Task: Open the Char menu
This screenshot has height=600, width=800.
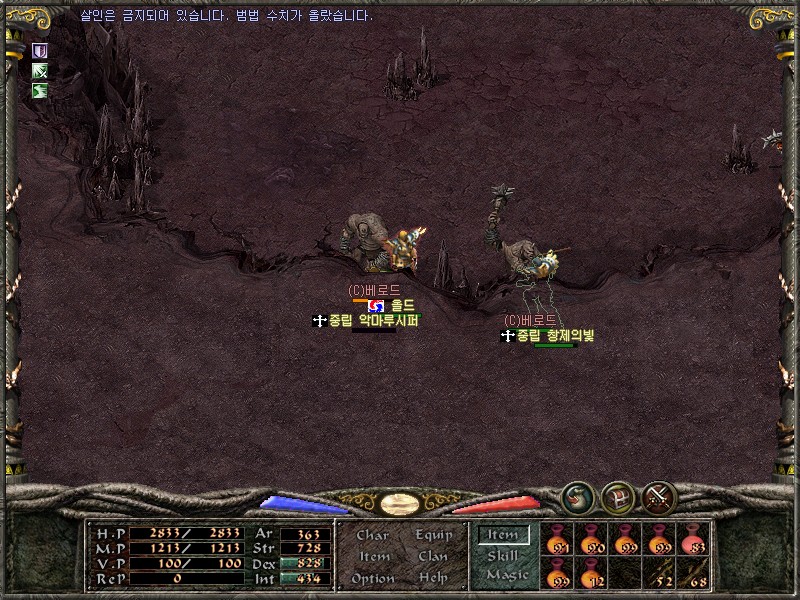Action: tap(372, 536)
